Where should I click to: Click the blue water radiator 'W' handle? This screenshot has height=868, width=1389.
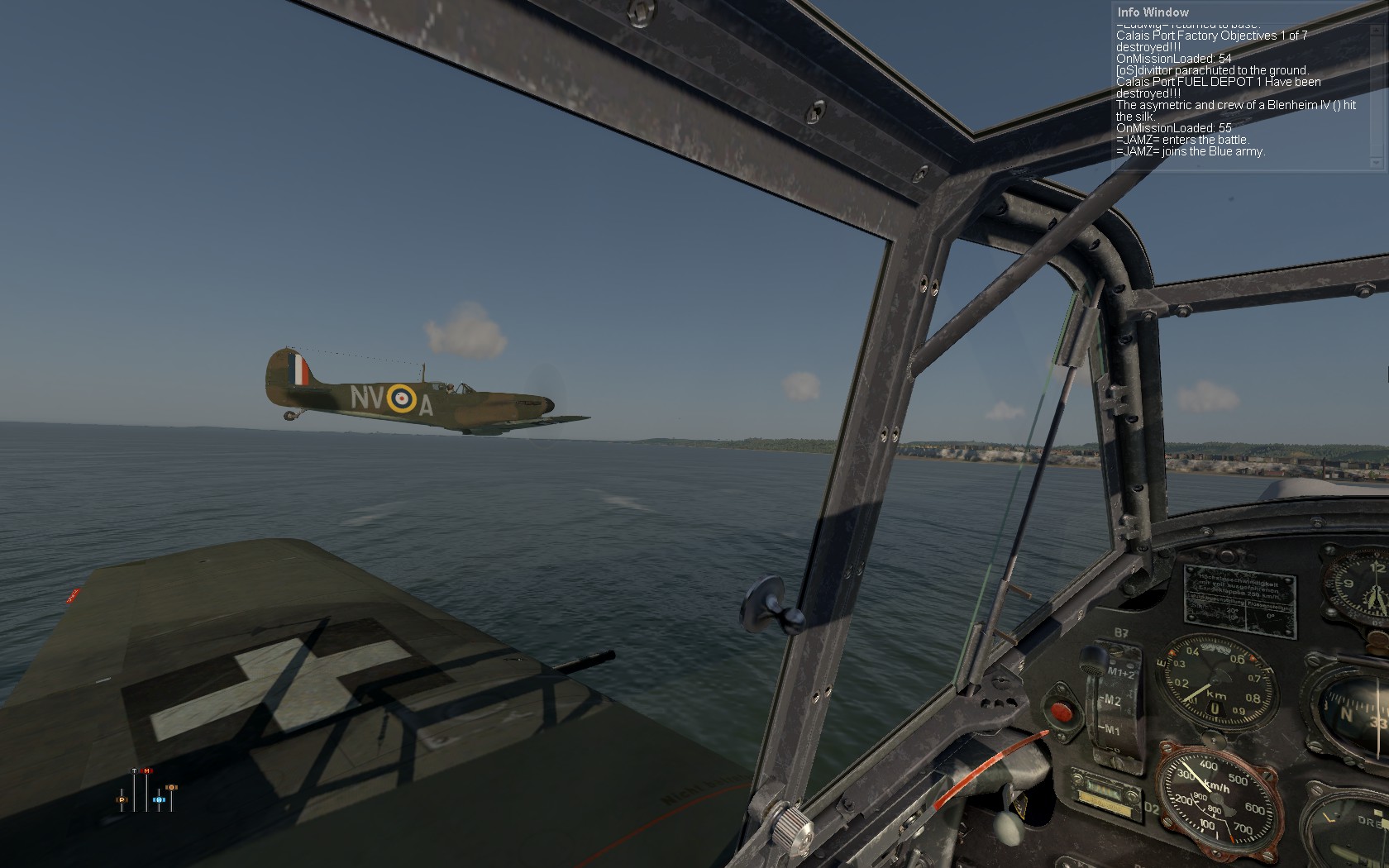pyautogui.click(x=159, y=800)
